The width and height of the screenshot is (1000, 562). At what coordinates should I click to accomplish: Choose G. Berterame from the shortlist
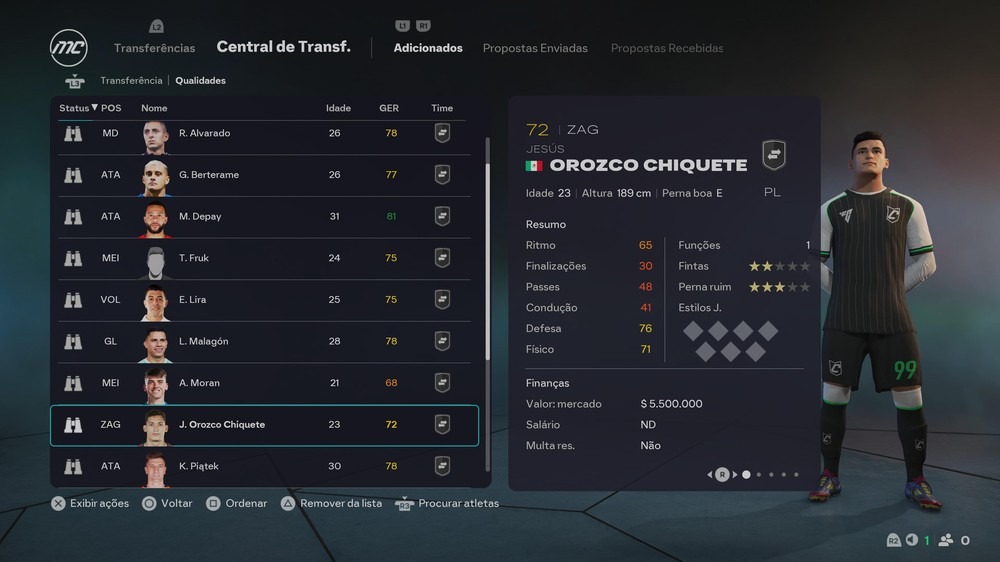(x=264, y=175)
